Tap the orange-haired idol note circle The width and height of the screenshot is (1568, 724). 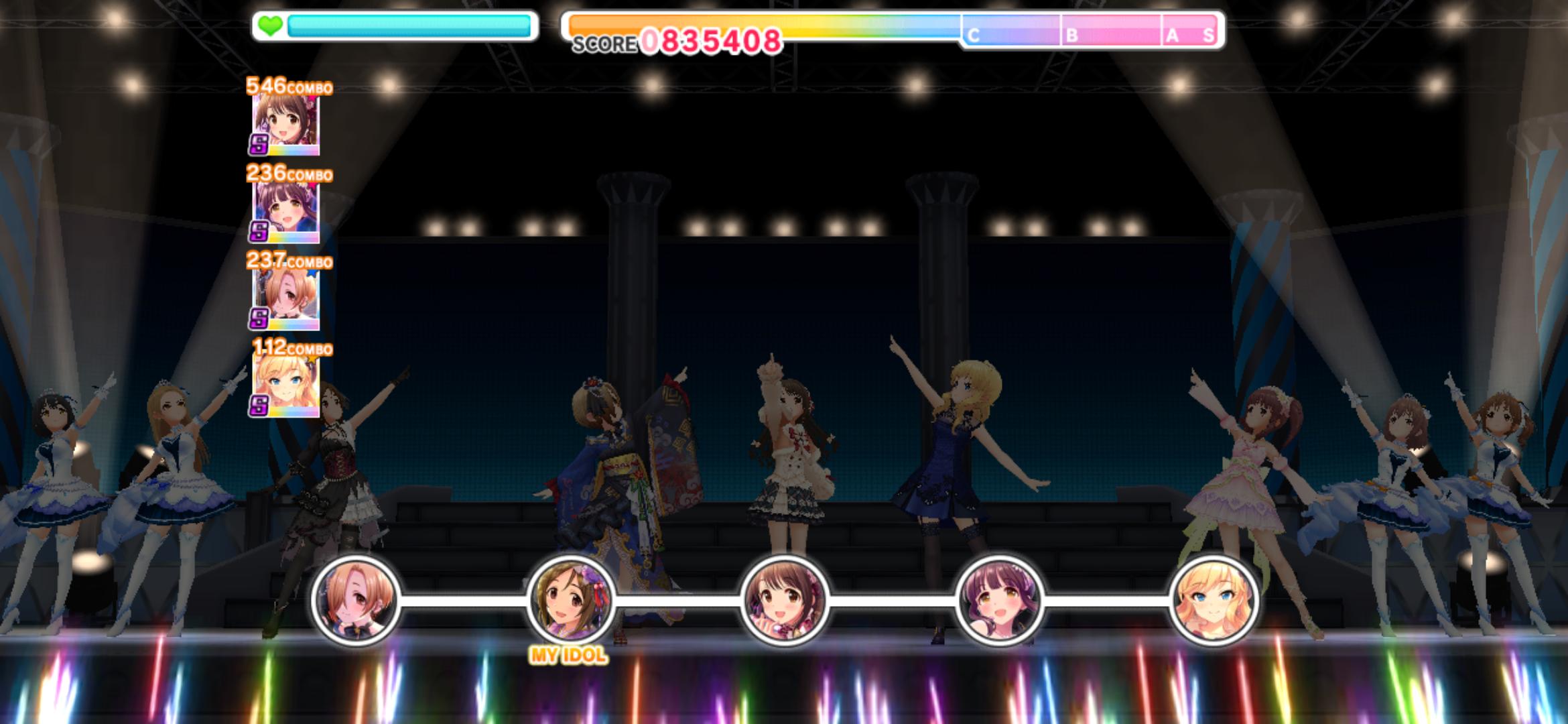[x=356, y=600]
